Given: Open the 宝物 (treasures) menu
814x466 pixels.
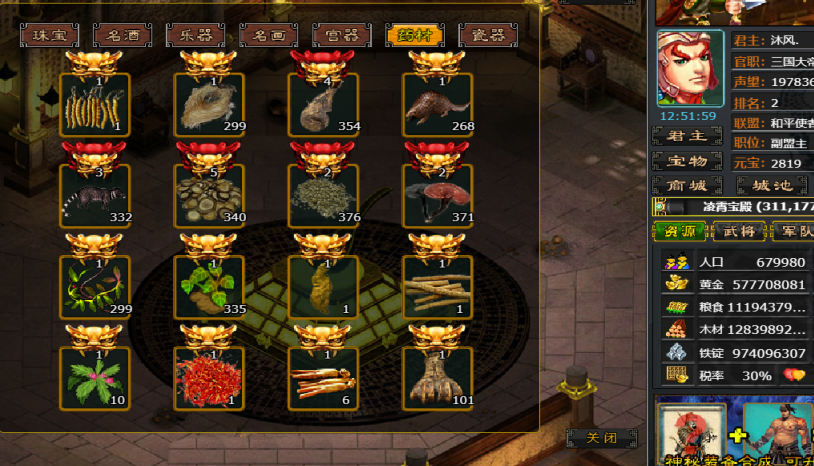Looking at the screenshot, I should (687, 161).
